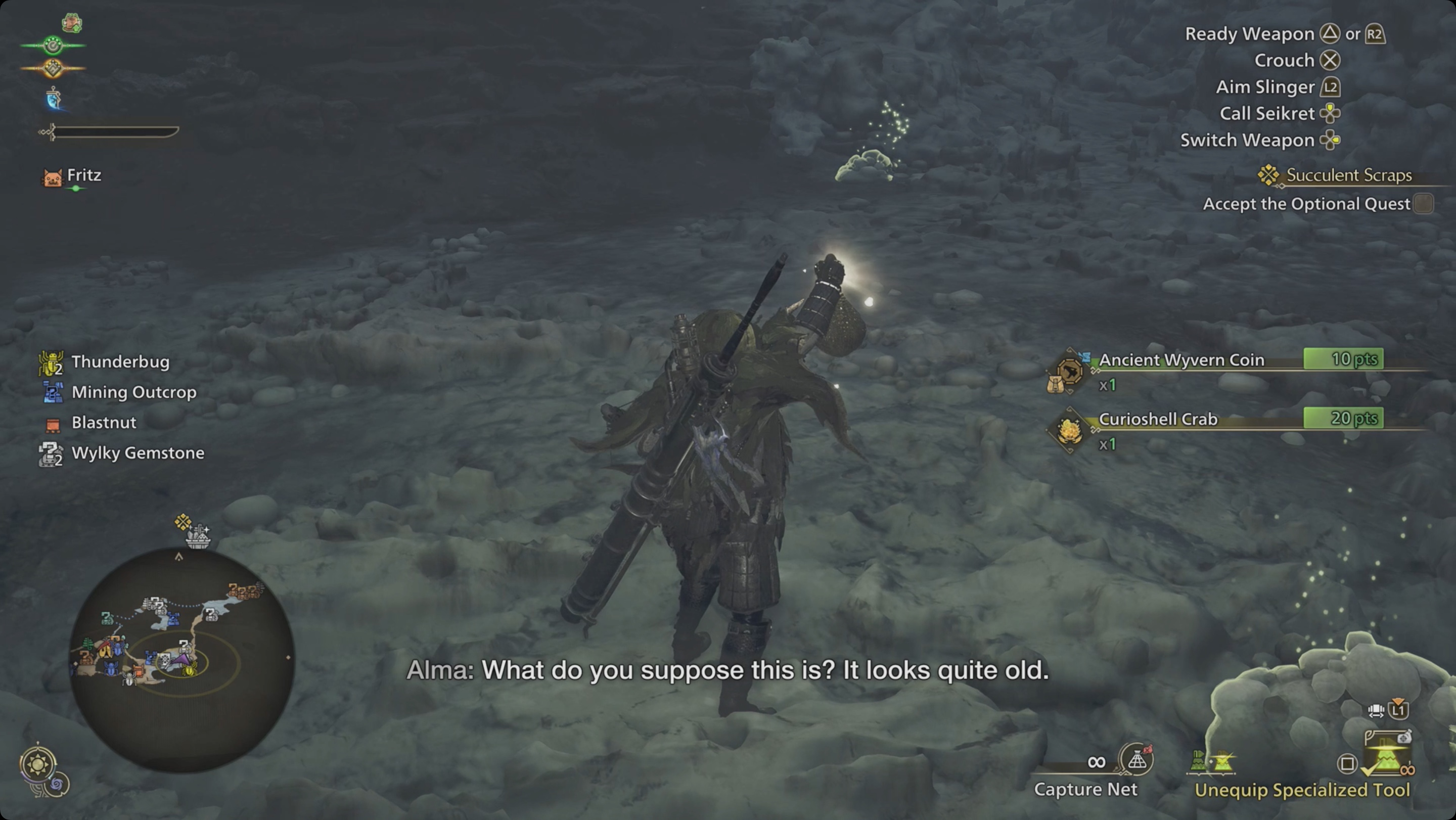
Task: Click the Mining Outcrop icon
Action: 51,392
